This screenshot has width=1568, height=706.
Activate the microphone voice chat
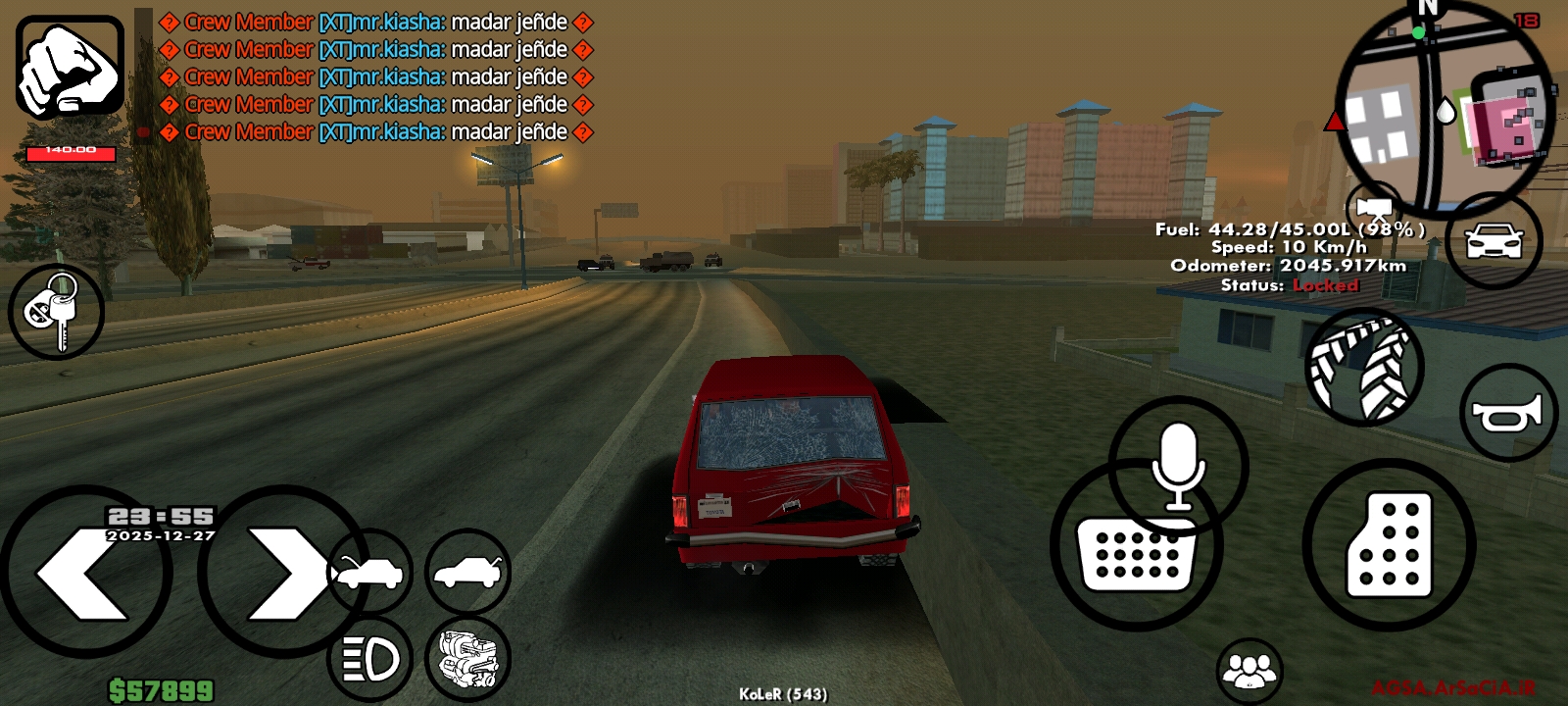(1178, 465)
